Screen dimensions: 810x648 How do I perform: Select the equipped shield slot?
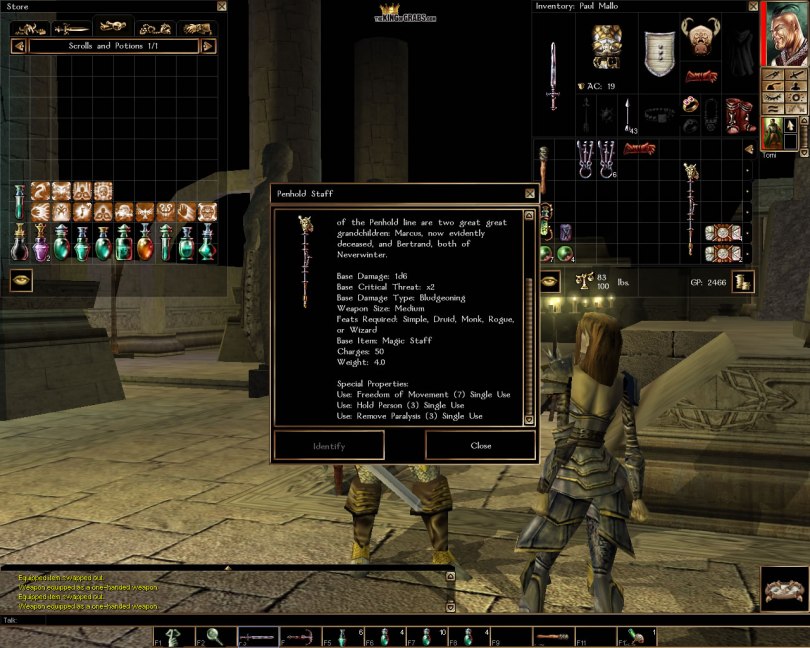click(656, 50)
